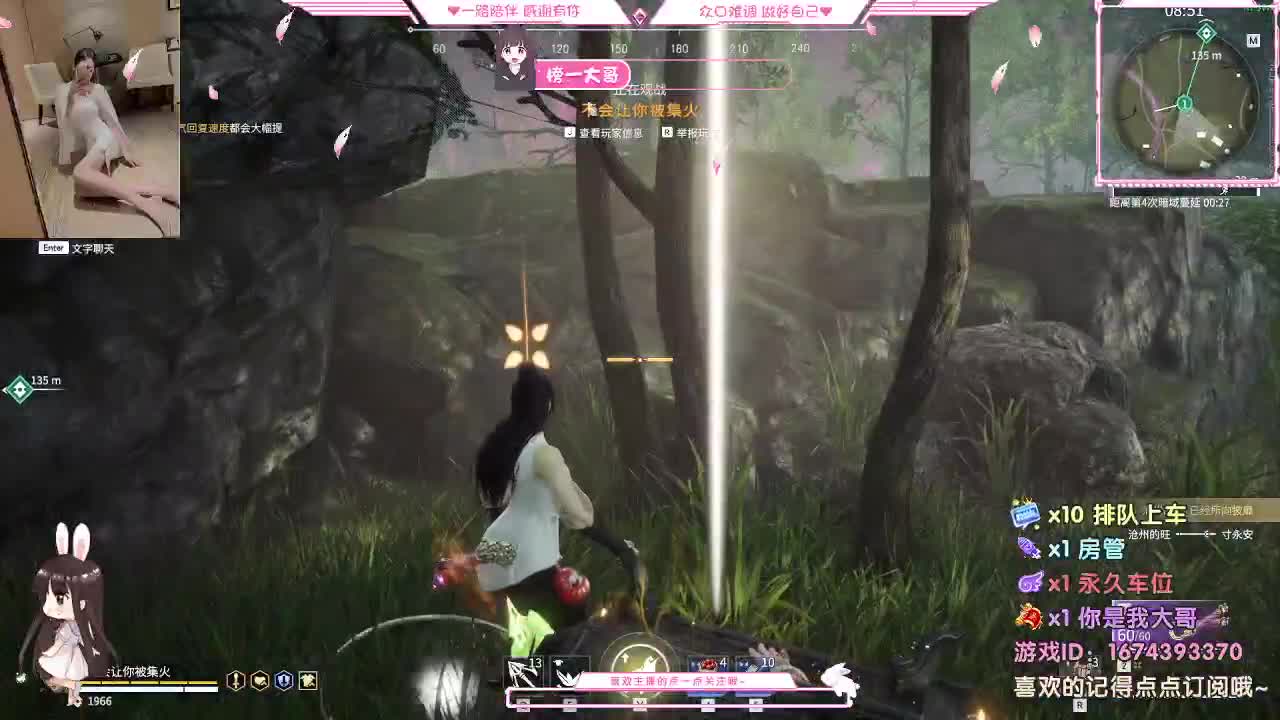Open the minimap via the M icon
The image size is (1280, 720).
tap(1254, 39)
